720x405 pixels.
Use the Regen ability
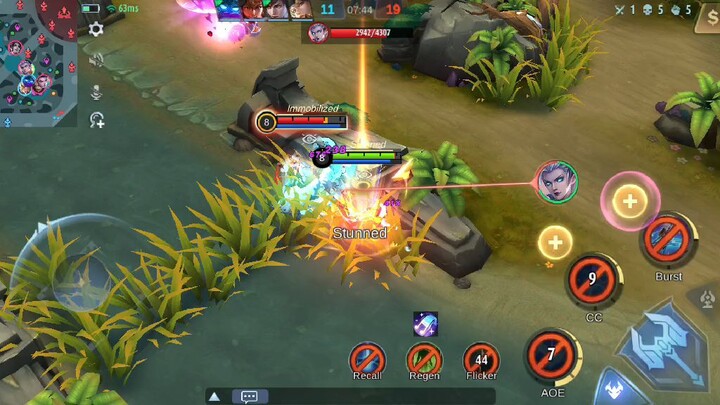(424, 358)
